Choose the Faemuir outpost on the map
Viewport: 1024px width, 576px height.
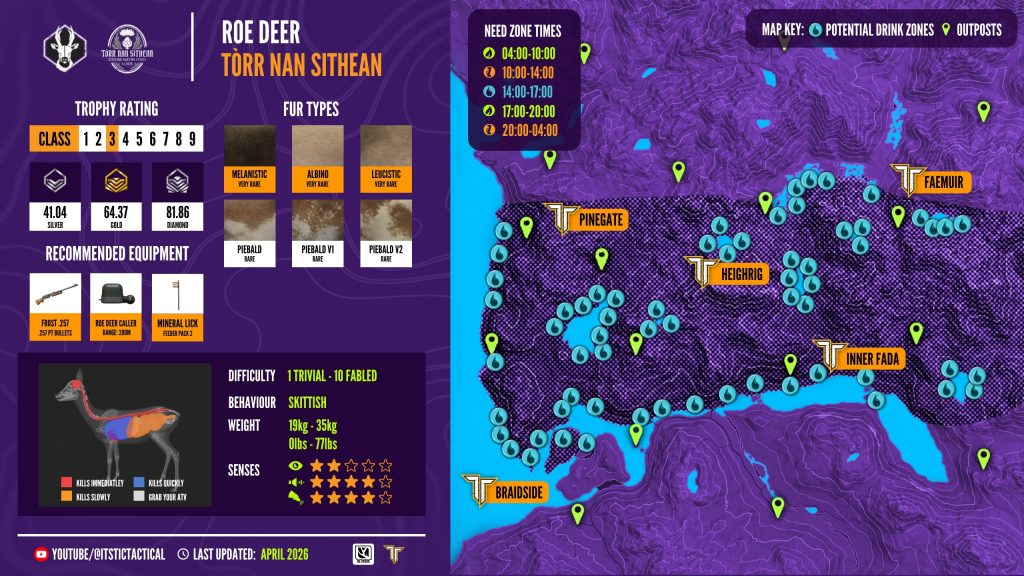click(933, 180)
